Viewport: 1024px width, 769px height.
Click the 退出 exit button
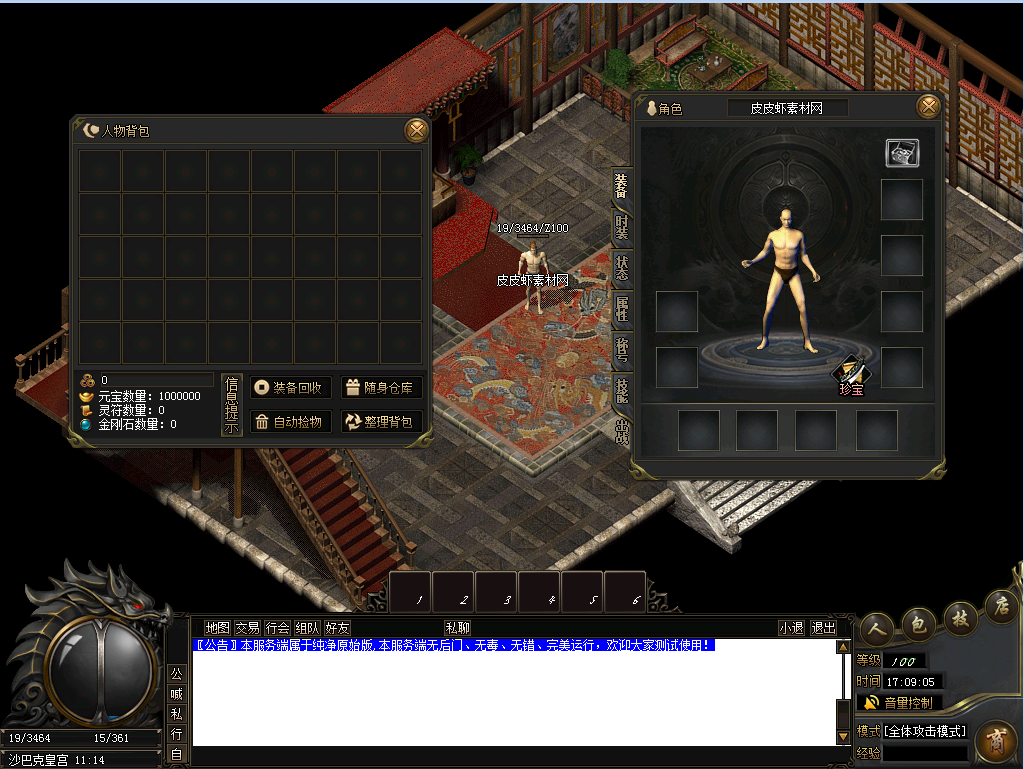pyautogui.click(x=824, y=628)
